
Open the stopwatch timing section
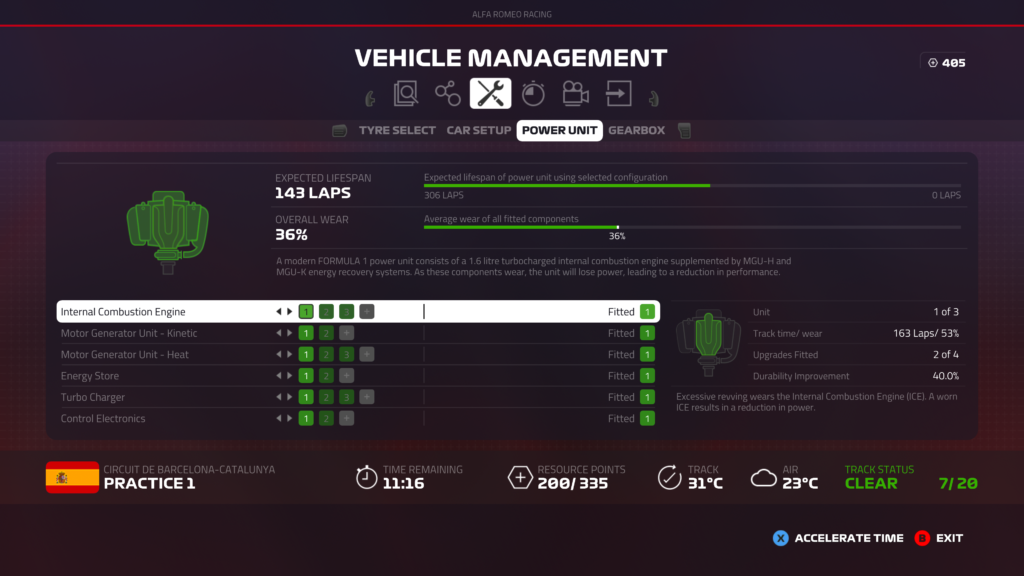(x=533, y=94)
